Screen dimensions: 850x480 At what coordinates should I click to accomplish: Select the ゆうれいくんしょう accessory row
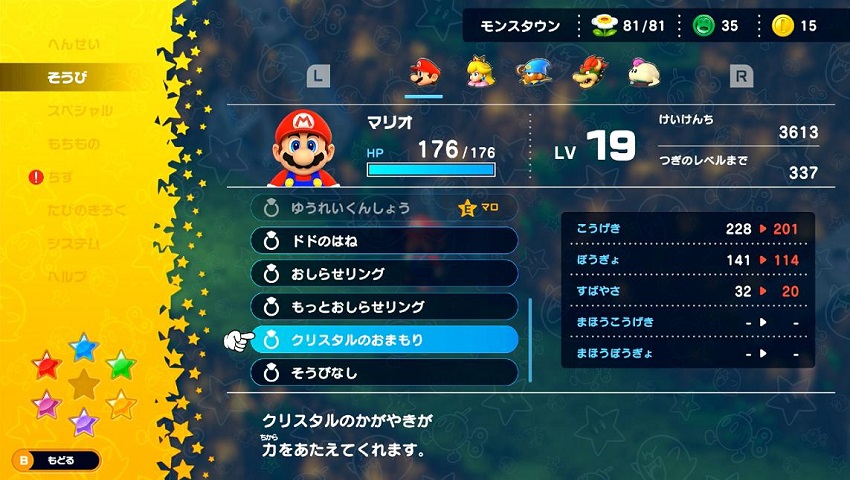click(x=384, y=208)
